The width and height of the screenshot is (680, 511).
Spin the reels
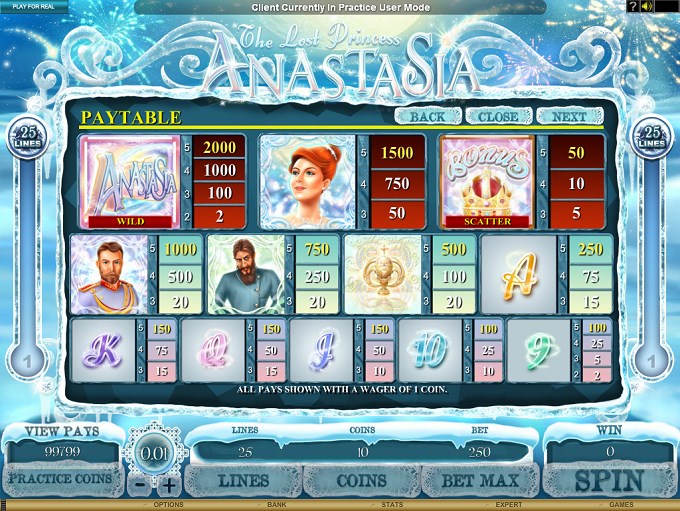click(x=608, y=481)
